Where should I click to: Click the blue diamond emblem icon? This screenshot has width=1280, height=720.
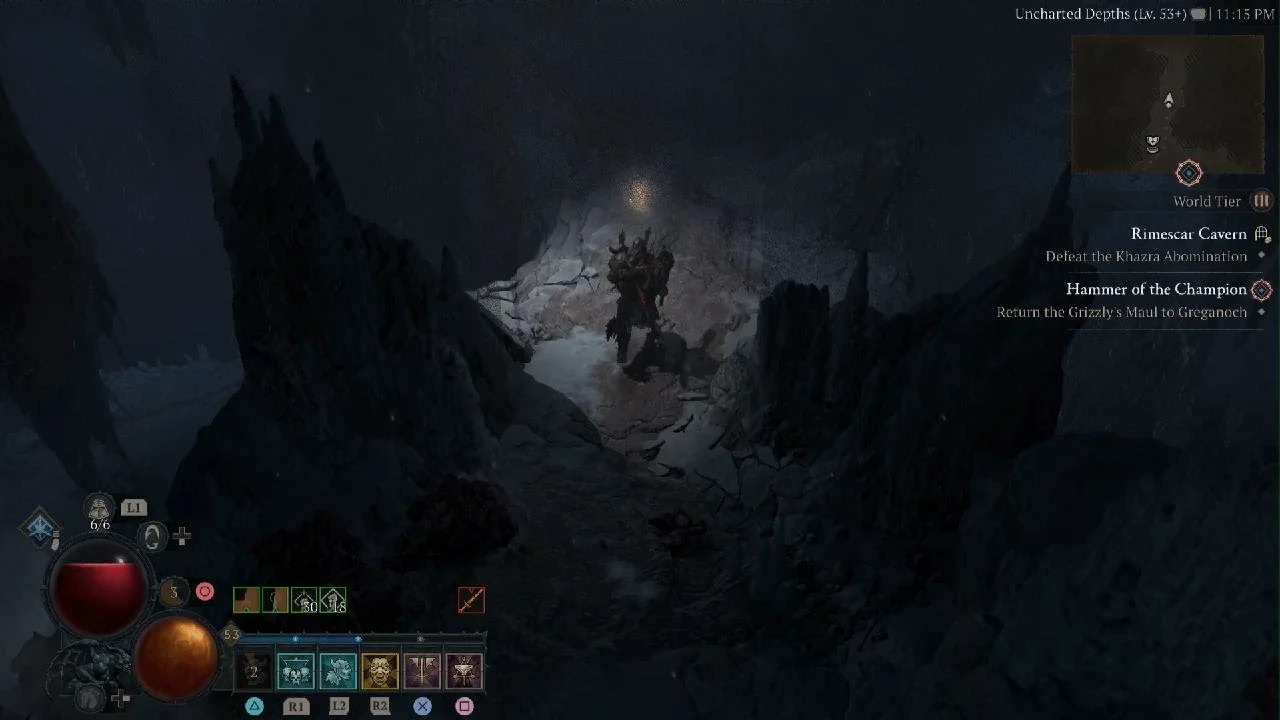(x=40, y=529)
